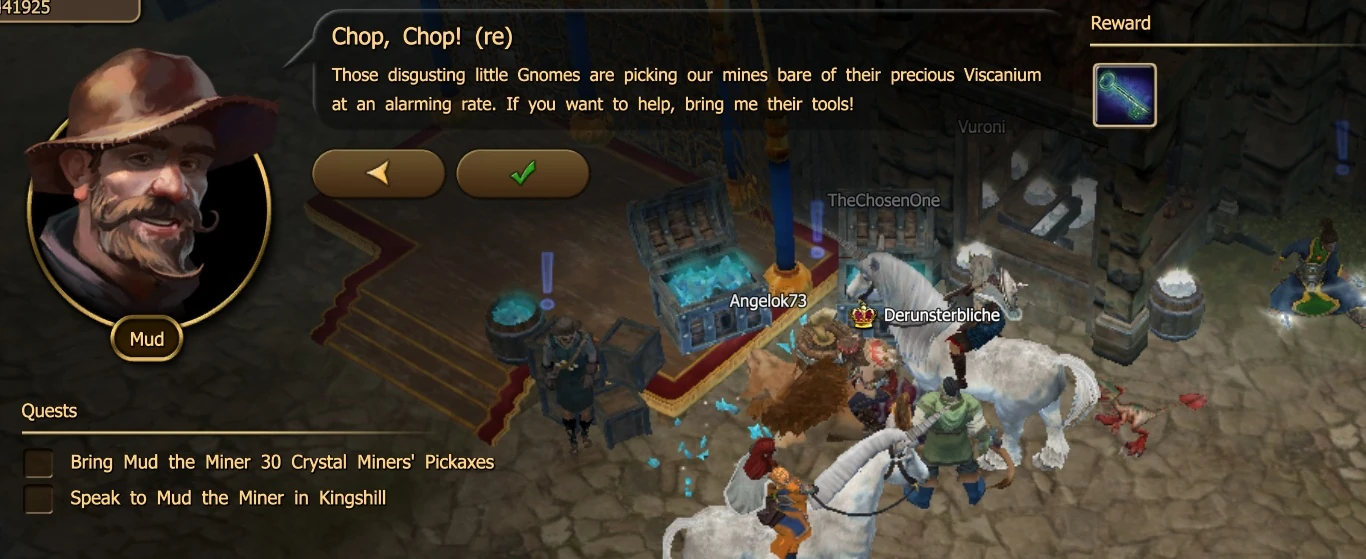1366x559 pixels.
Task: Select the pickaxes quest objective checkbox
Action: pos(39,463)
